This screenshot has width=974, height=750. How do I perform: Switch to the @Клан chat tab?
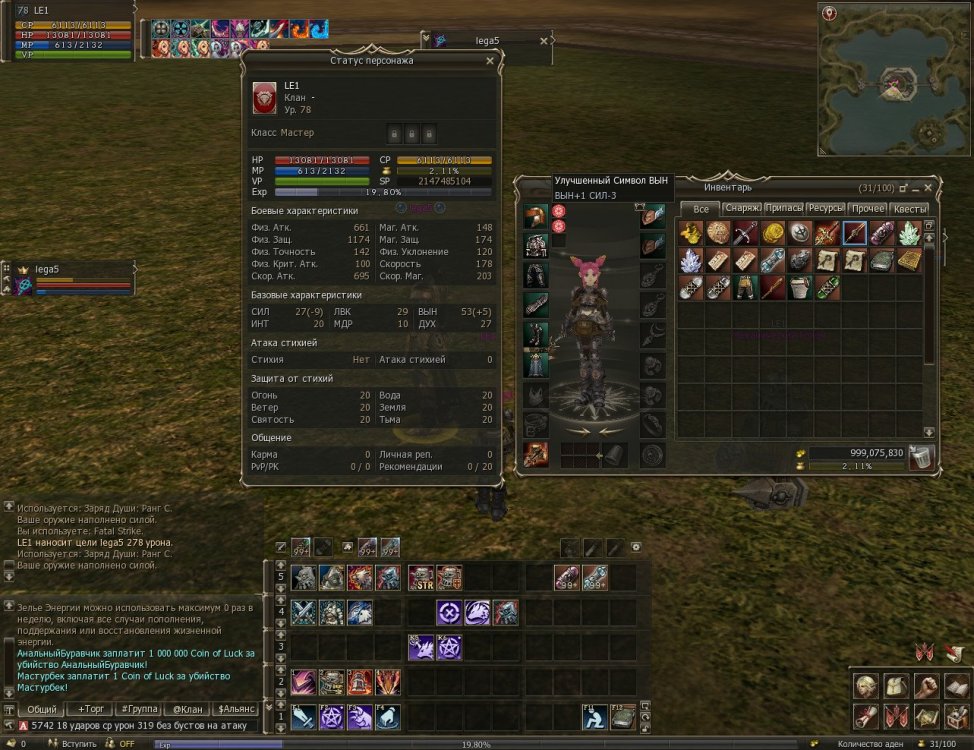point(188,708)
